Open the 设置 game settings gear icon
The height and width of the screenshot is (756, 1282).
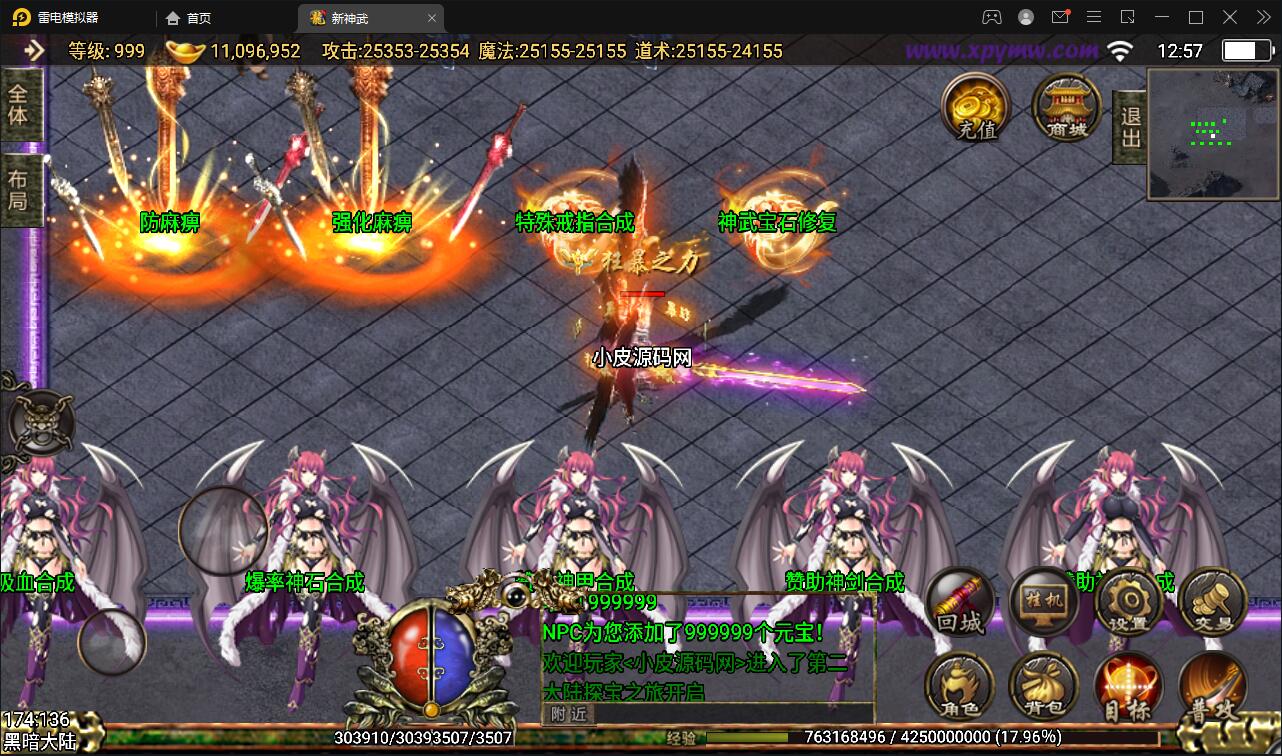coord(1128,602)
